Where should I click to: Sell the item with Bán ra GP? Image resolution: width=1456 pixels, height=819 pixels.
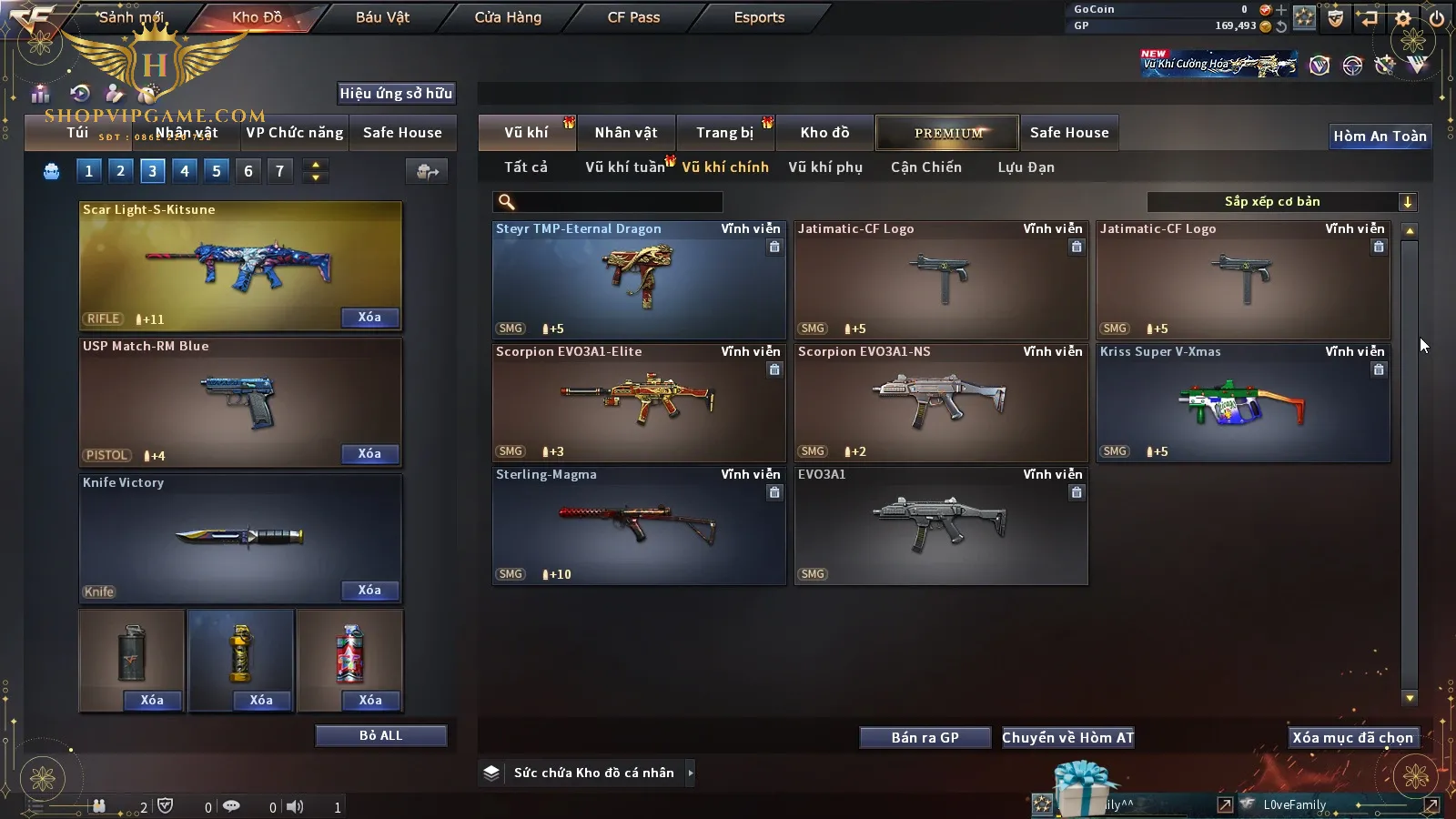925,738
